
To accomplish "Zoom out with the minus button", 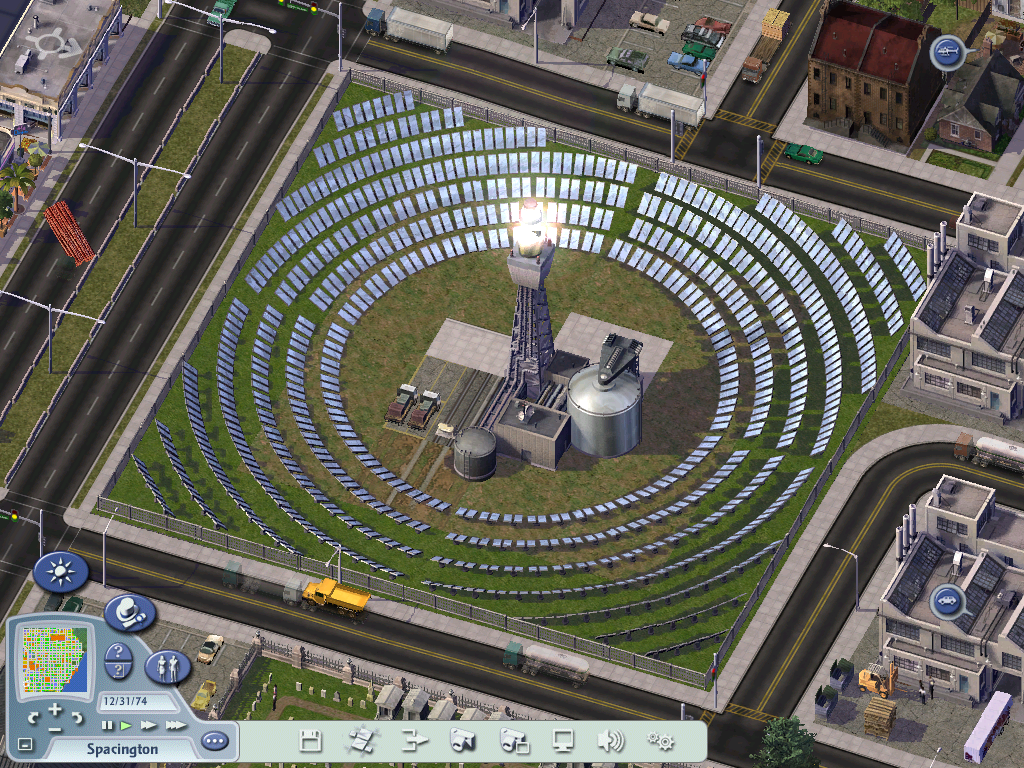I will pos(56,728).
